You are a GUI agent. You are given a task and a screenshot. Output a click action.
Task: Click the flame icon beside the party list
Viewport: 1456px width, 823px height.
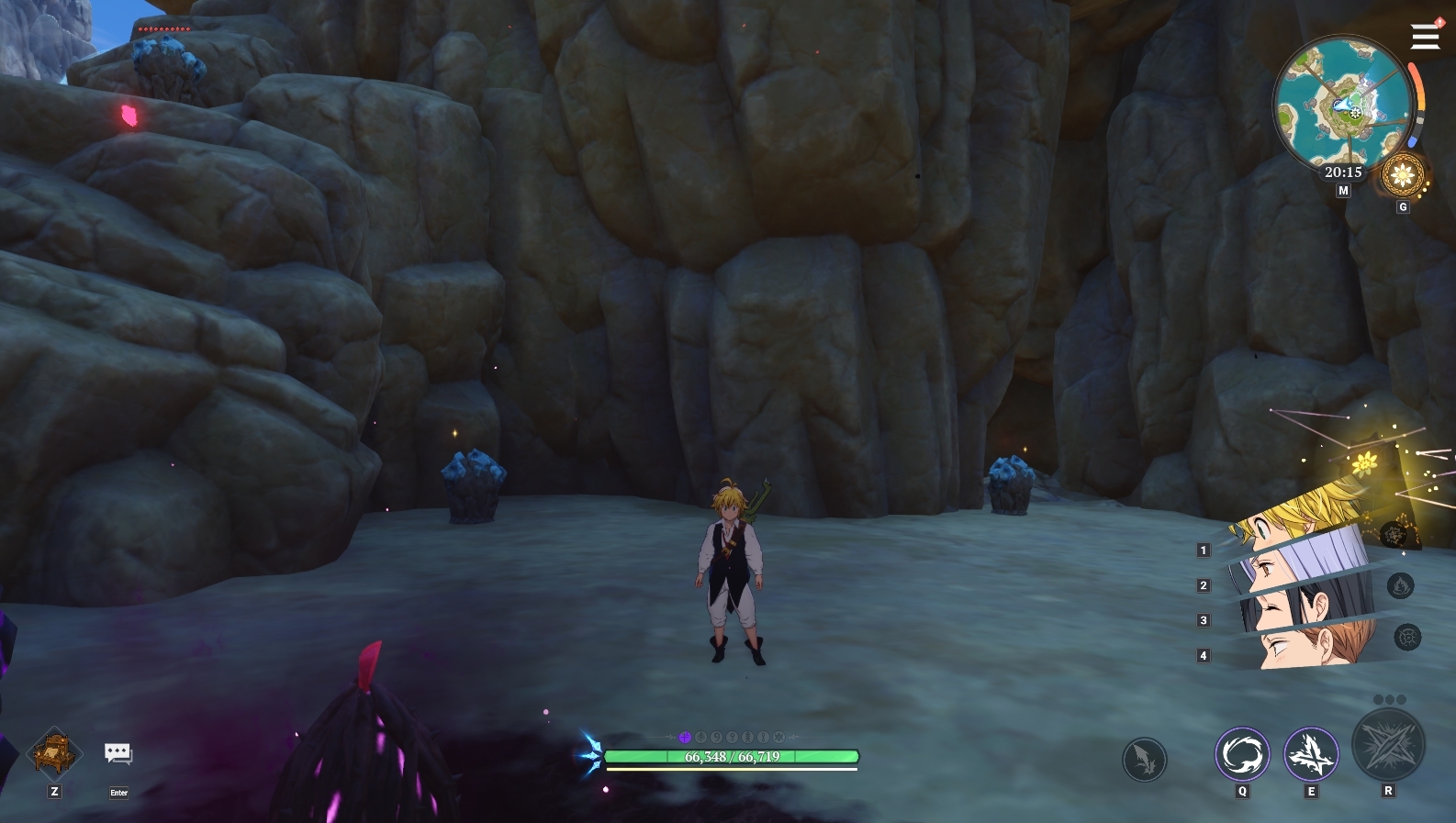(1400, 585)
